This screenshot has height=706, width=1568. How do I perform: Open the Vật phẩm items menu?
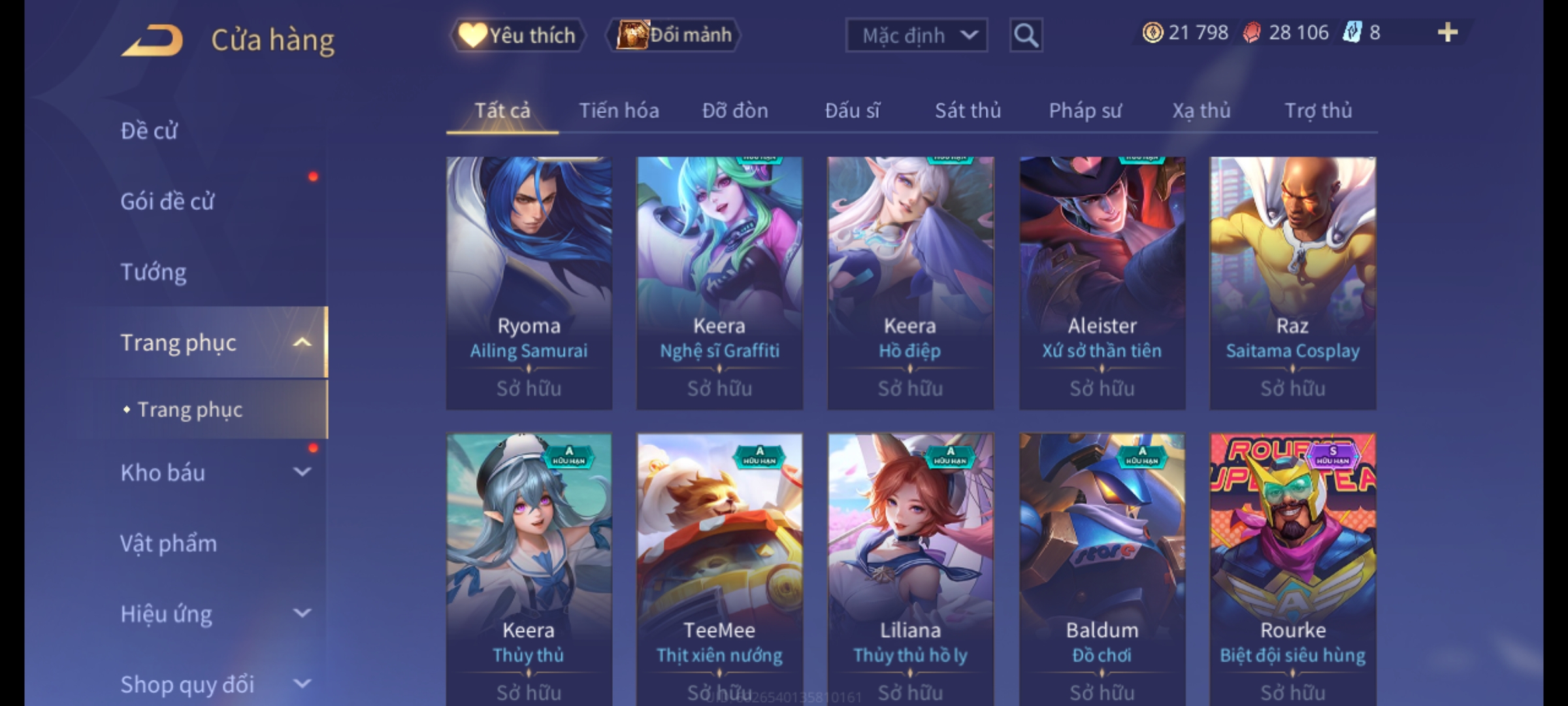tap(169, 543)
